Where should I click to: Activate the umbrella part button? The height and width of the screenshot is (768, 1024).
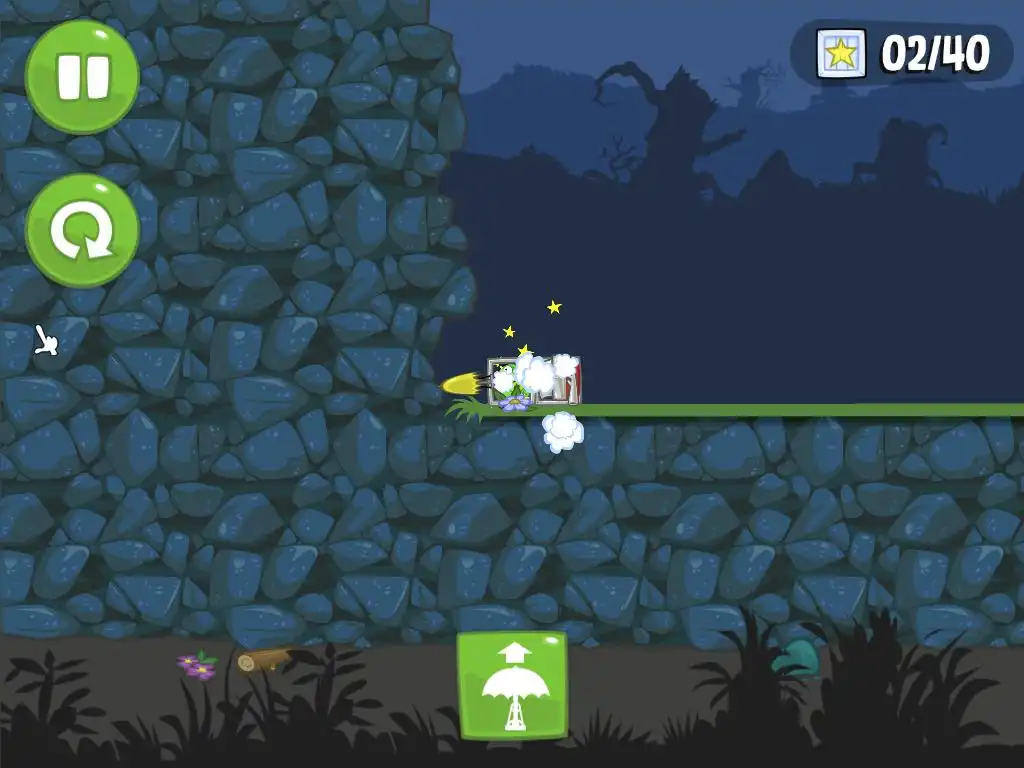click(512, 686)
